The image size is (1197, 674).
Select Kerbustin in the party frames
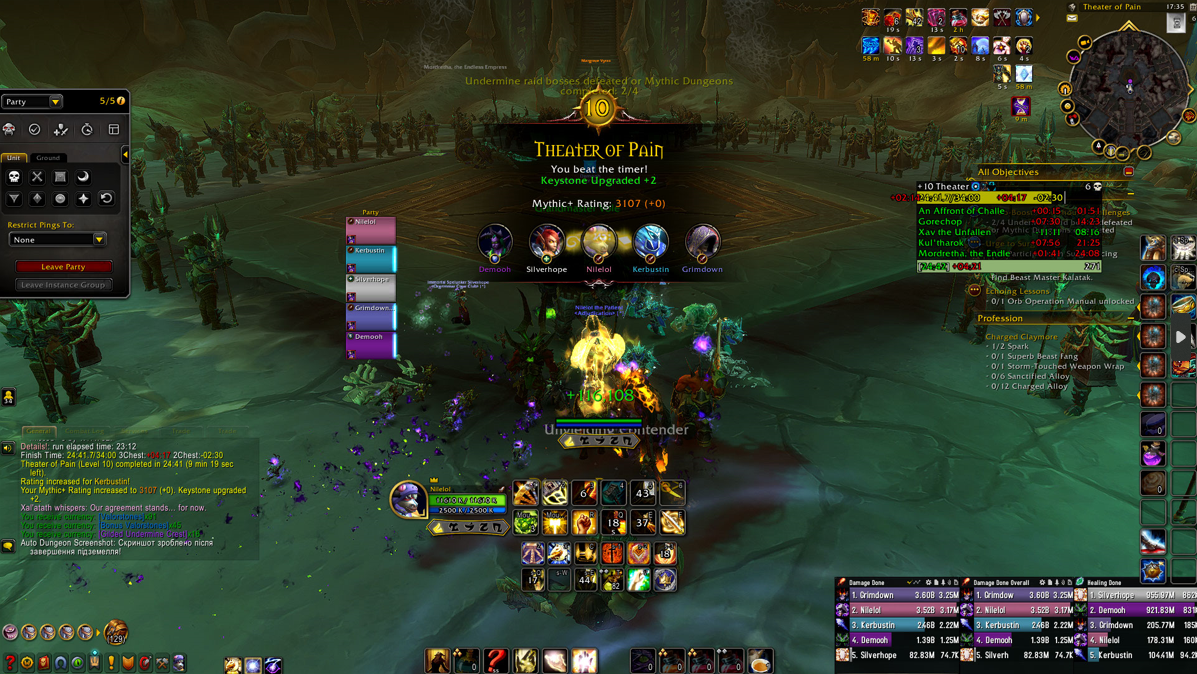371,258
